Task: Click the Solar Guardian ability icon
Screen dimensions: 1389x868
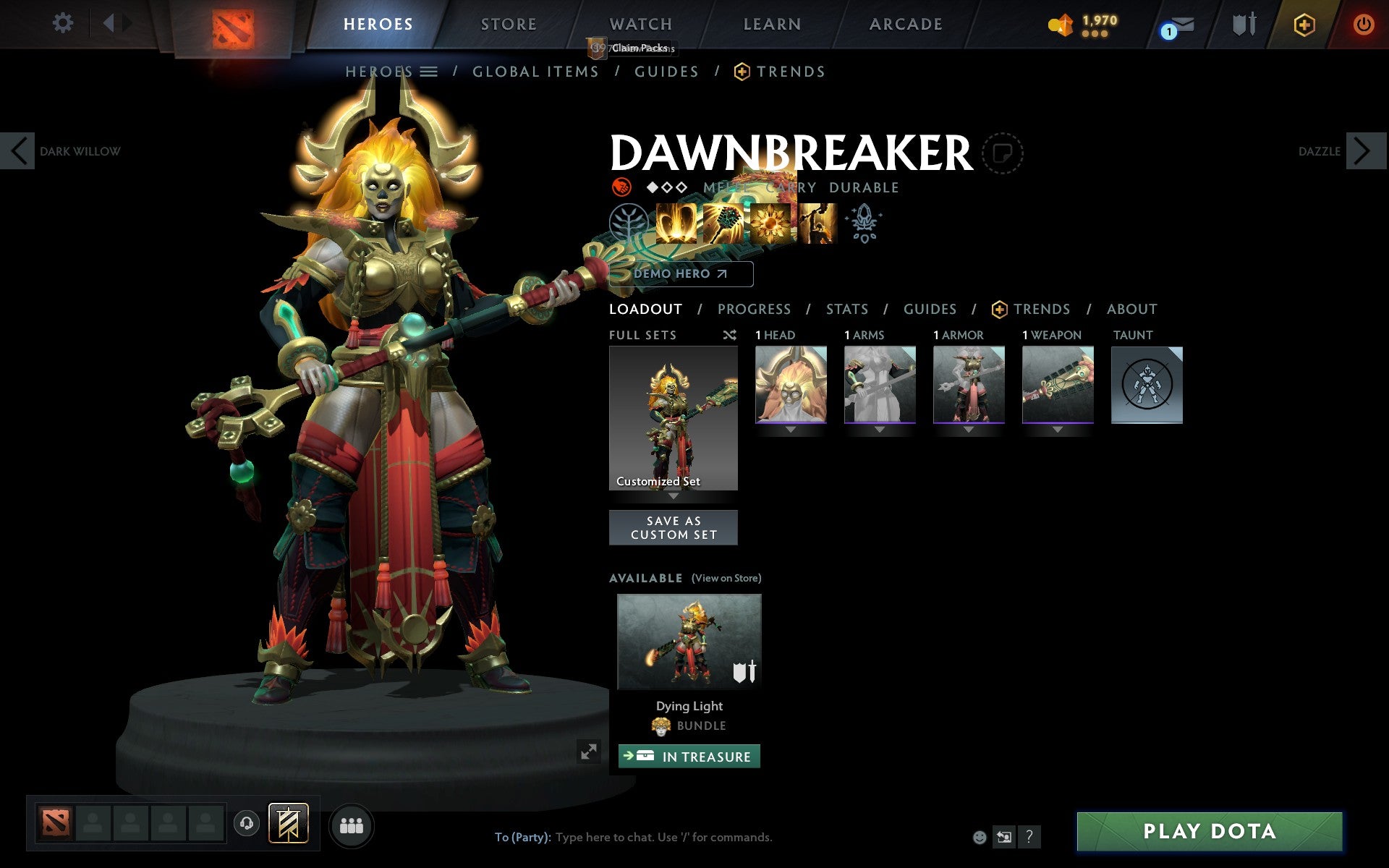Action: (820, 223)
